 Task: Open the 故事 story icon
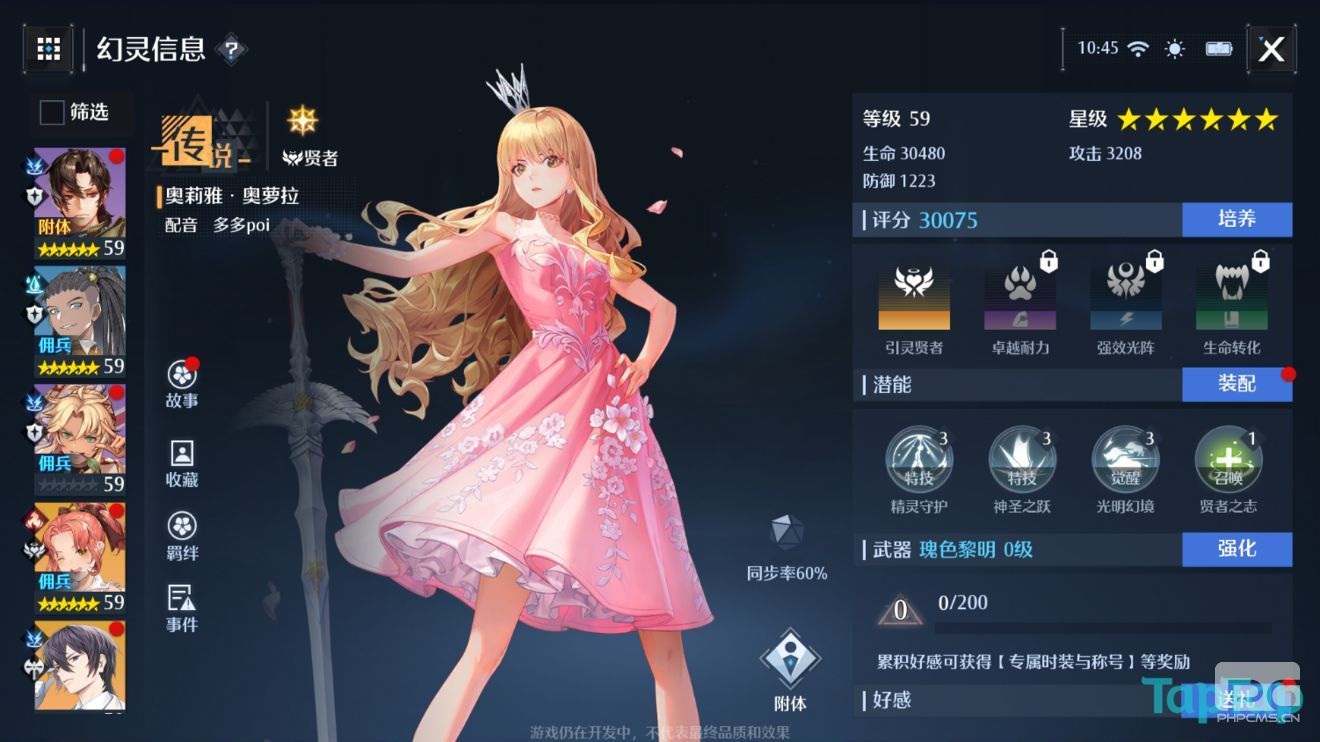181,375
